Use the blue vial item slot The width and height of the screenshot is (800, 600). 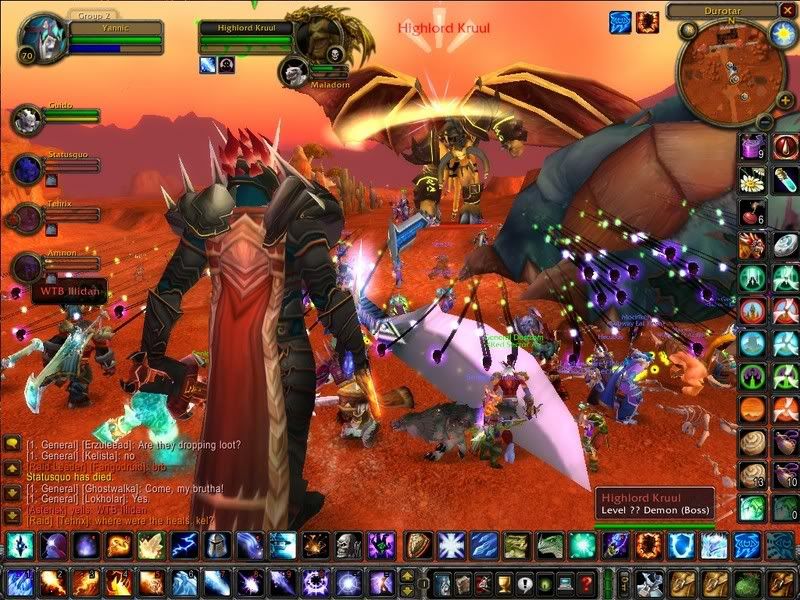[785, 181]
